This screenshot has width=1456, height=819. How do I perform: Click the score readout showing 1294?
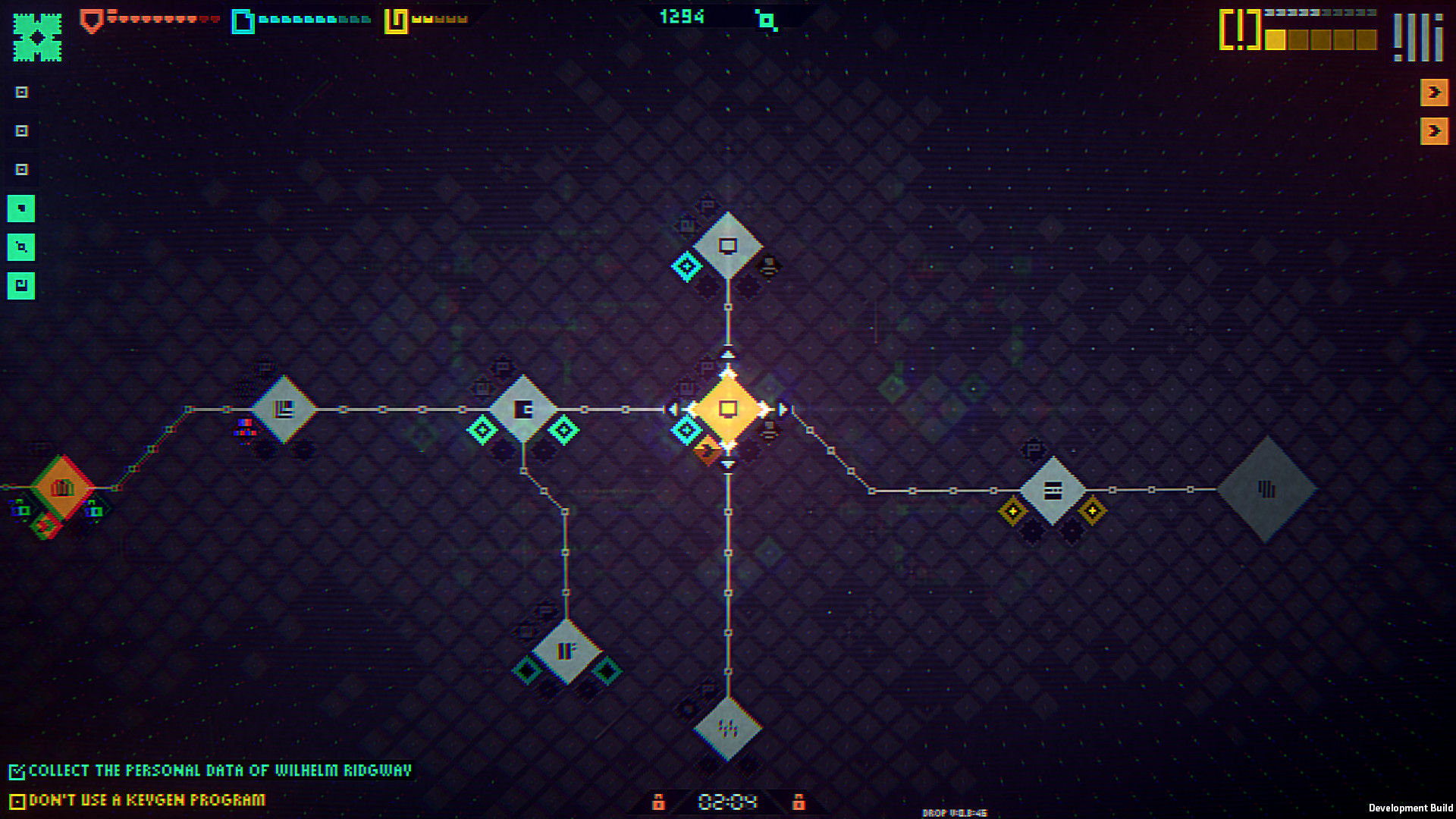[681, 17]
